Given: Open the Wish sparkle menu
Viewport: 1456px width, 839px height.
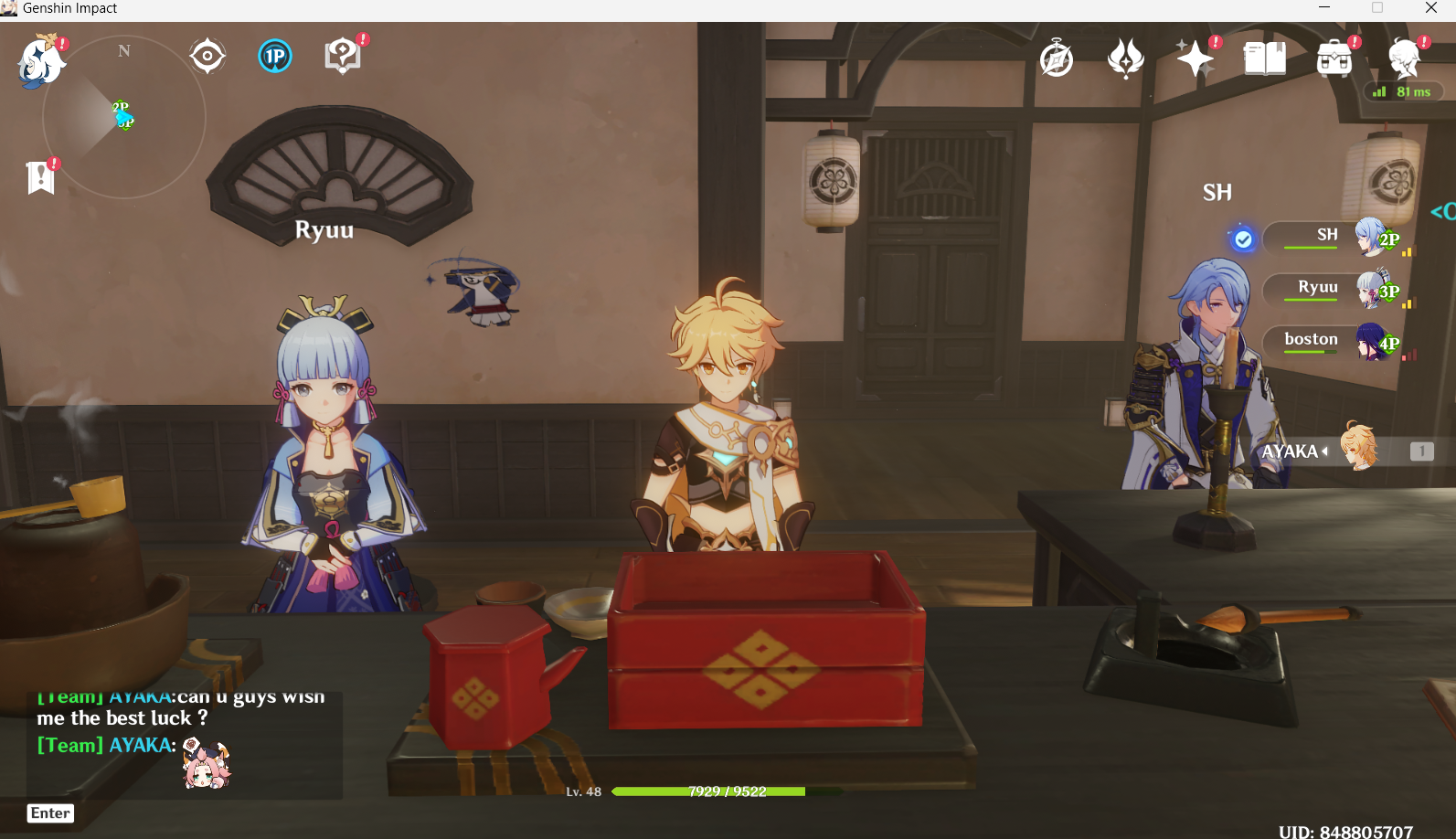Looking at the screenshot, I should click(x=1196, y=57).
